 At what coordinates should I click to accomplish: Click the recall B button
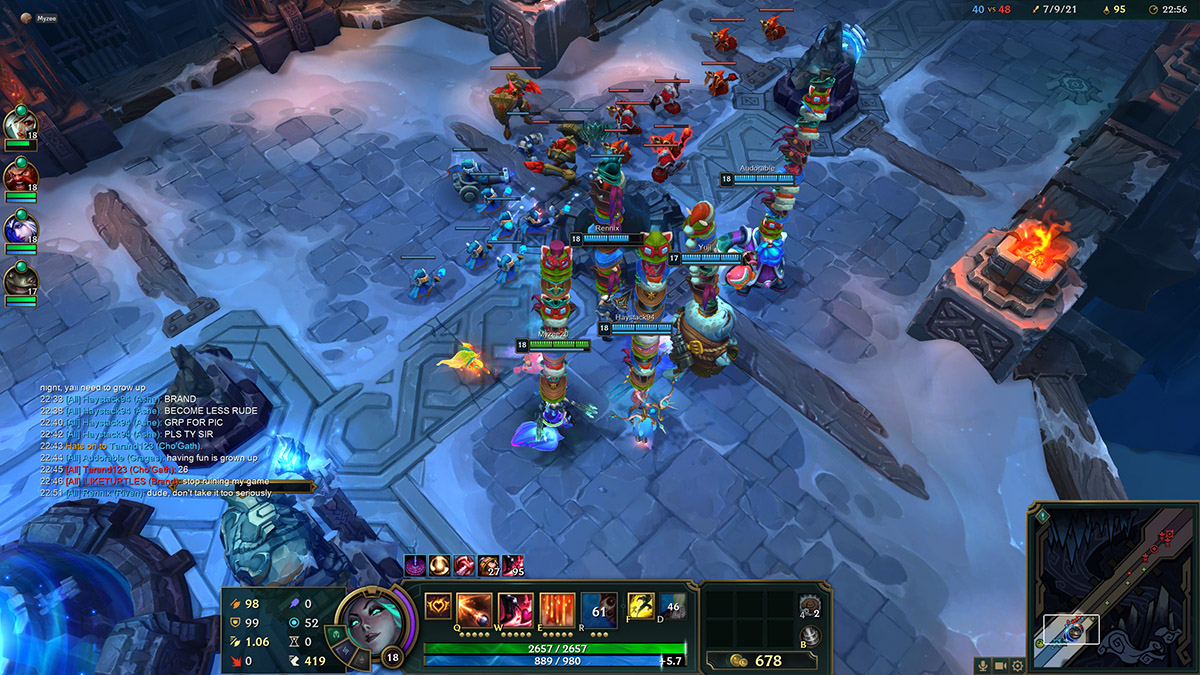(x=812, y=636)
